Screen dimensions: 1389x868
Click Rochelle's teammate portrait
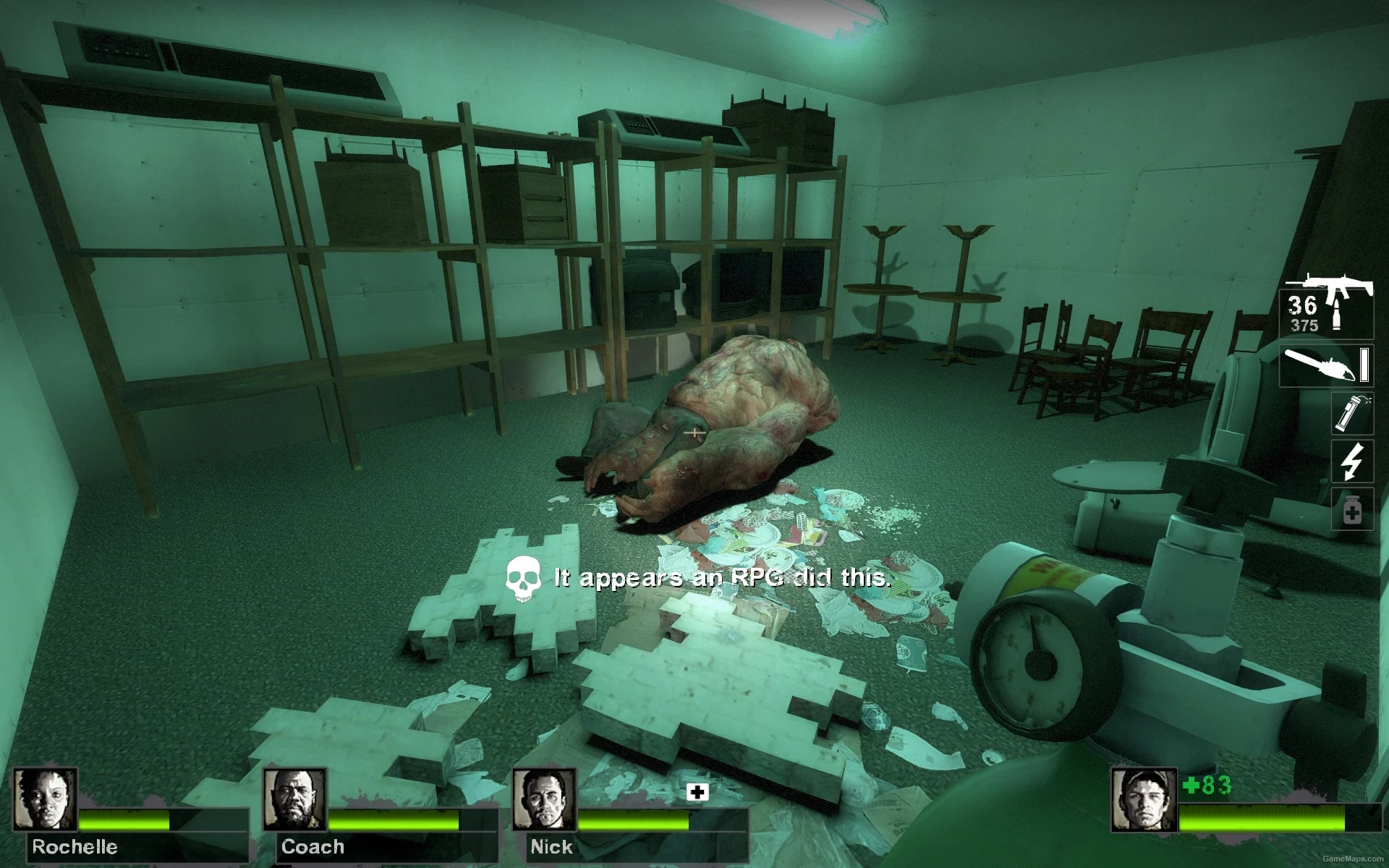pos(45,799)
